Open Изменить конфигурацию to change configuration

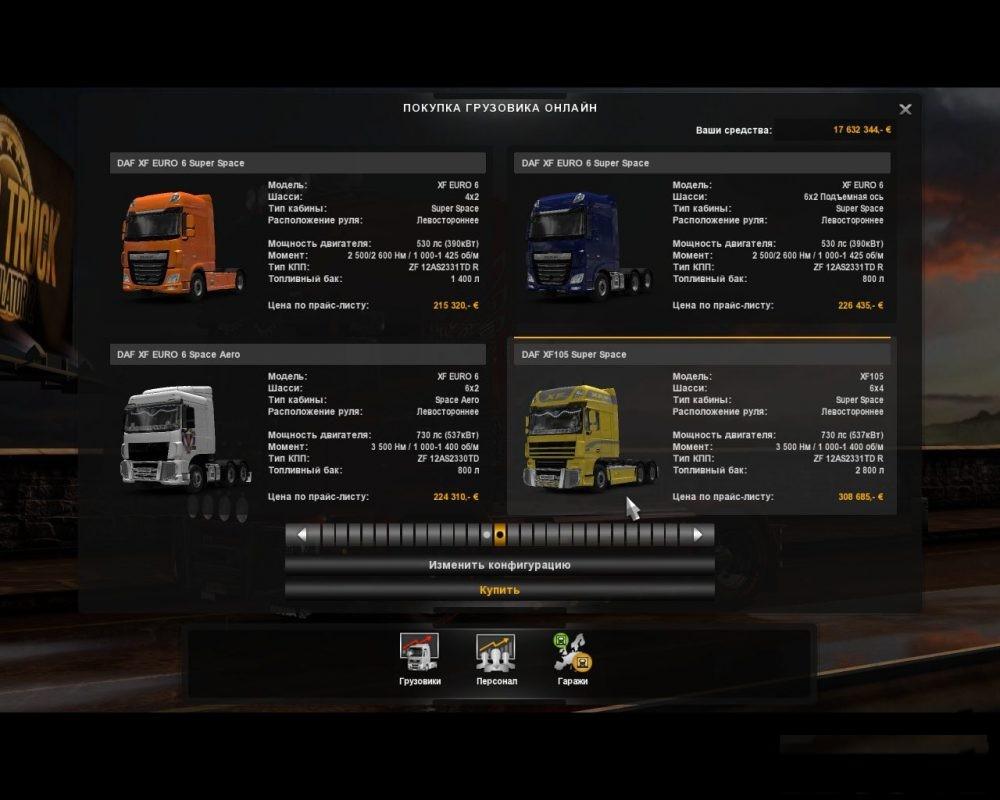tap(499, 565)
